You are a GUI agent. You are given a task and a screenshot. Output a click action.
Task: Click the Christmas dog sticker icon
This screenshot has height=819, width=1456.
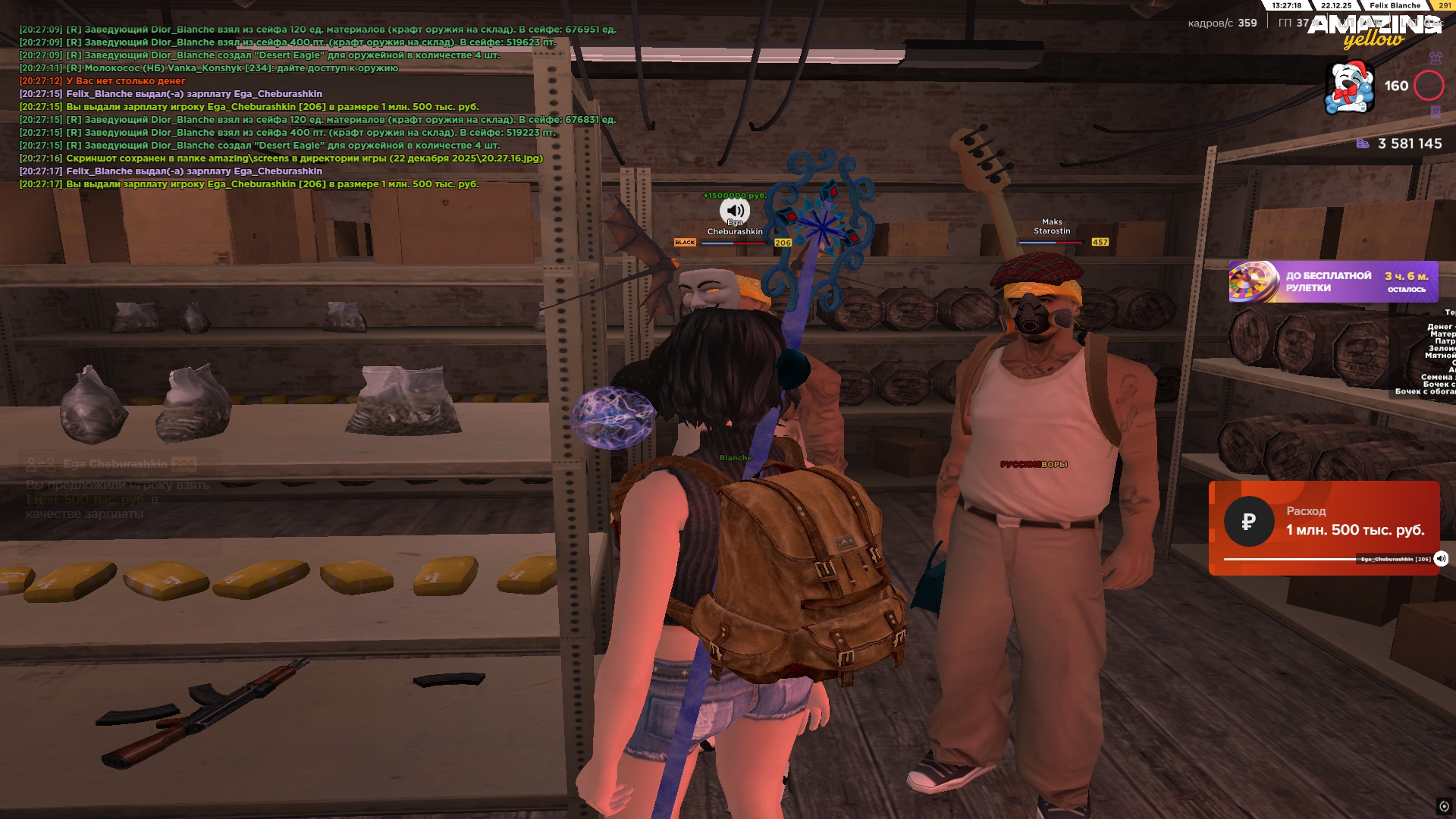[x=1349, y=88]
